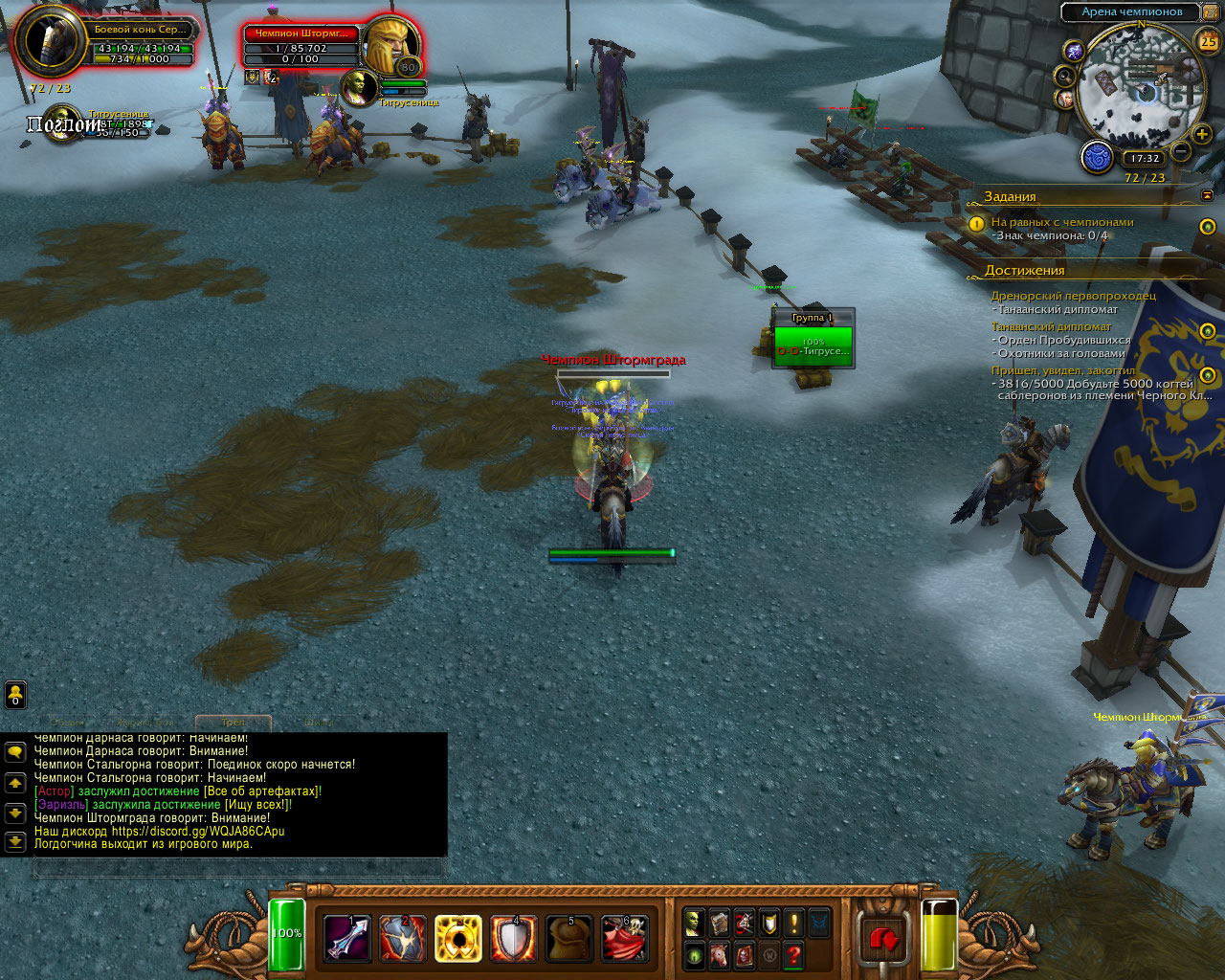The image size is (1225, 980).
Task: Click the red arrow leave-vehicle button
Action: [x=884, y=940]
